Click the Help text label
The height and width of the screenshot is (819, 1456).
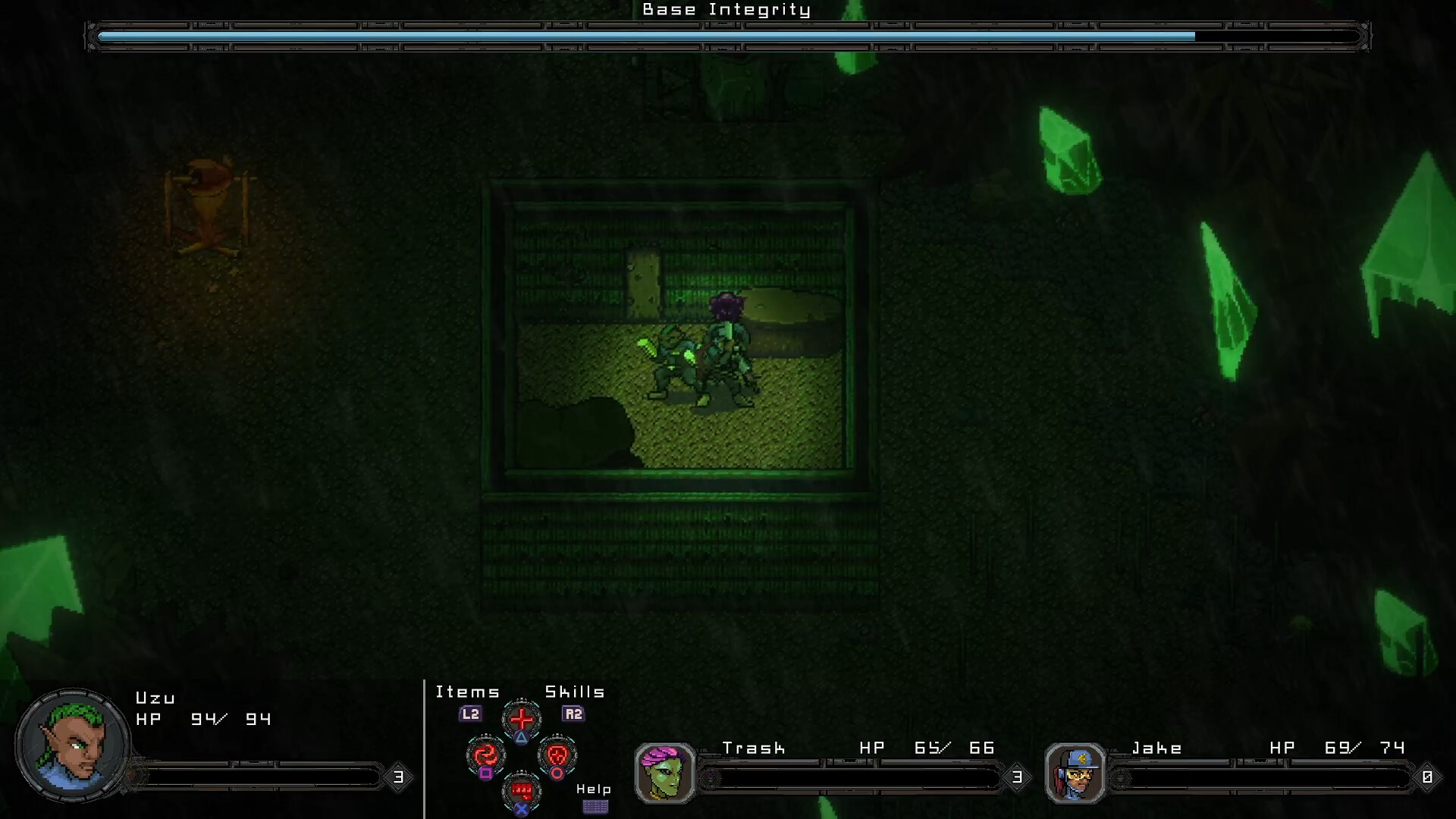pos(593,789)
